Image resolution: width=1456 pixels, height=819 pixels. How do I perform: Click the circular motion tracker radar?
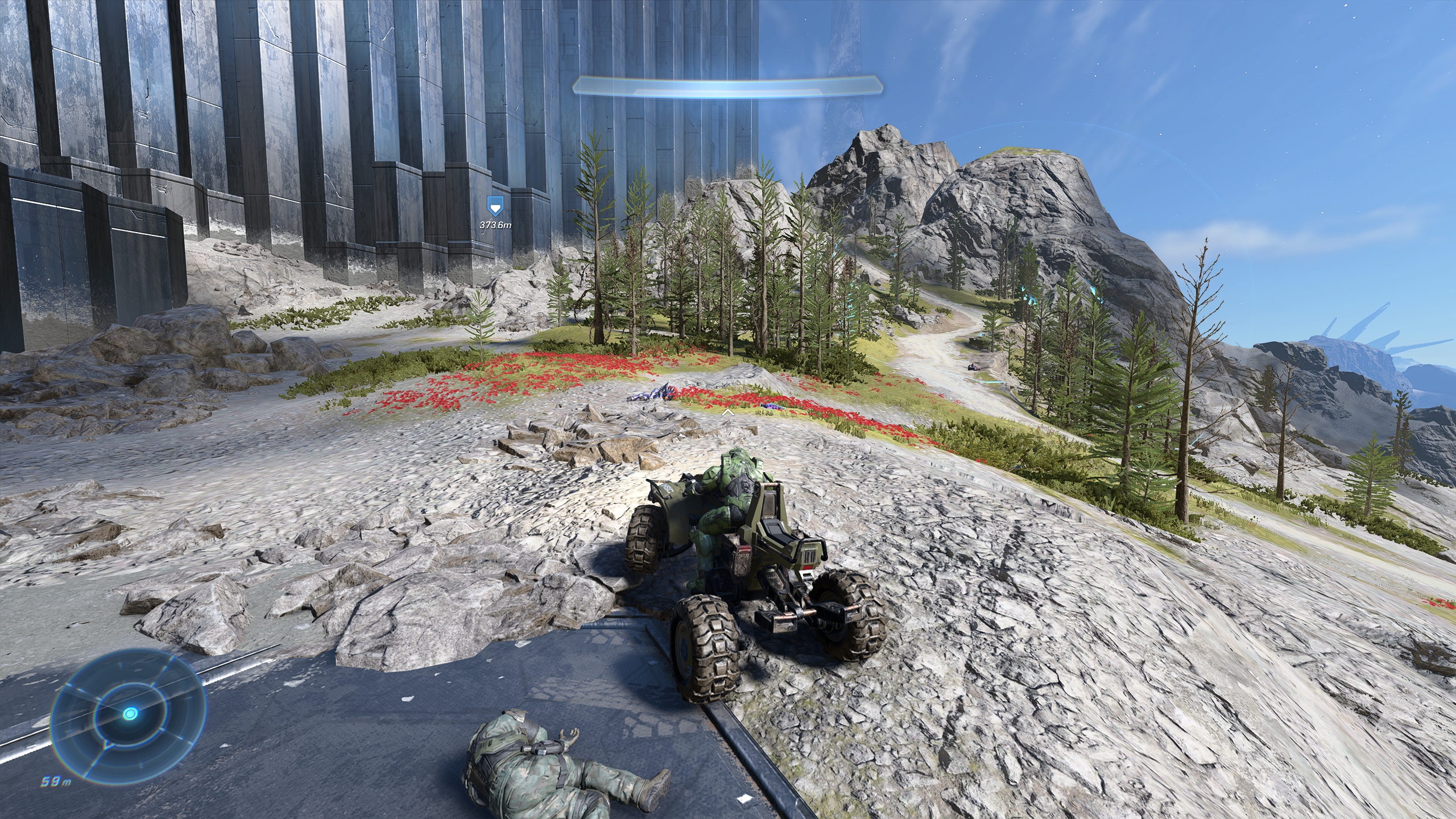pyautogui.click(x=129, y=713)
